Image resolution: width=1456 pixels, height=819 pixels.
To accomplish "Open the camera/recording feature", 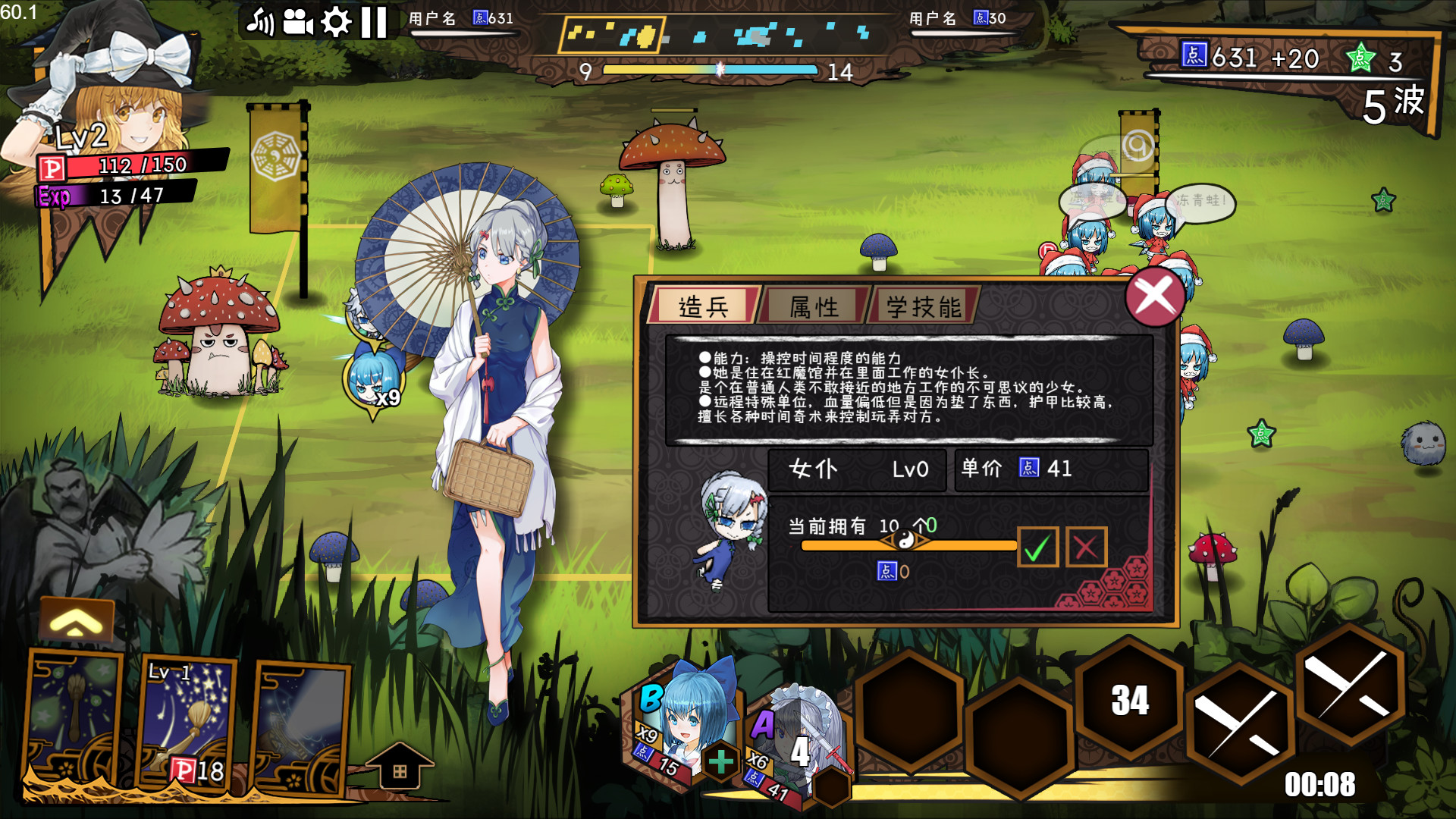I will coord(298,21).
